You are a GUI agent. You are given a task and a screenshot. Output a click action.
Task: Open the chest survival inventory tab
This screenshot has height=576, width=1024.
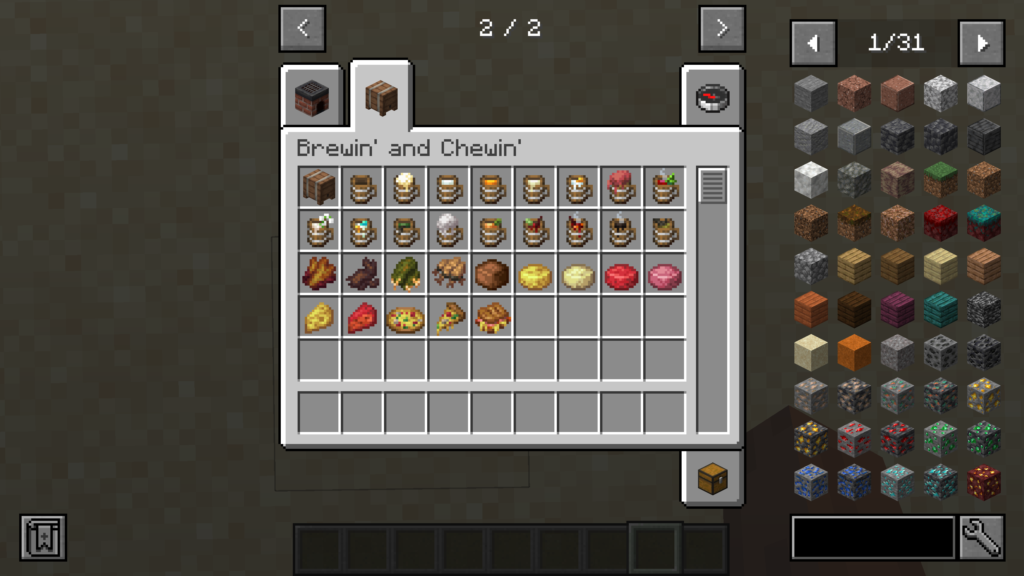(712, 477)
